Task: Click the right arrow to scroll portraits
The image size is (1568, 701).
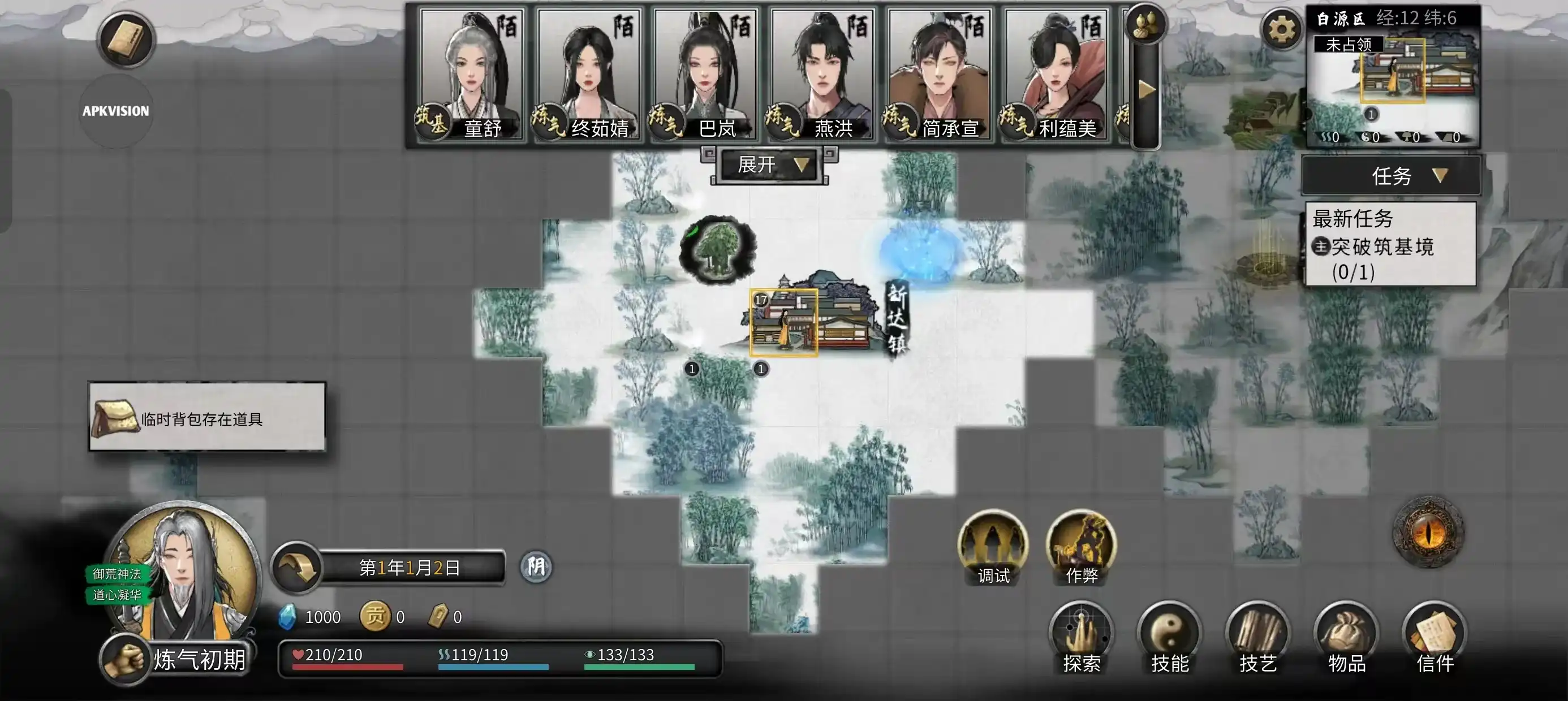Action: click(1146, 88)
